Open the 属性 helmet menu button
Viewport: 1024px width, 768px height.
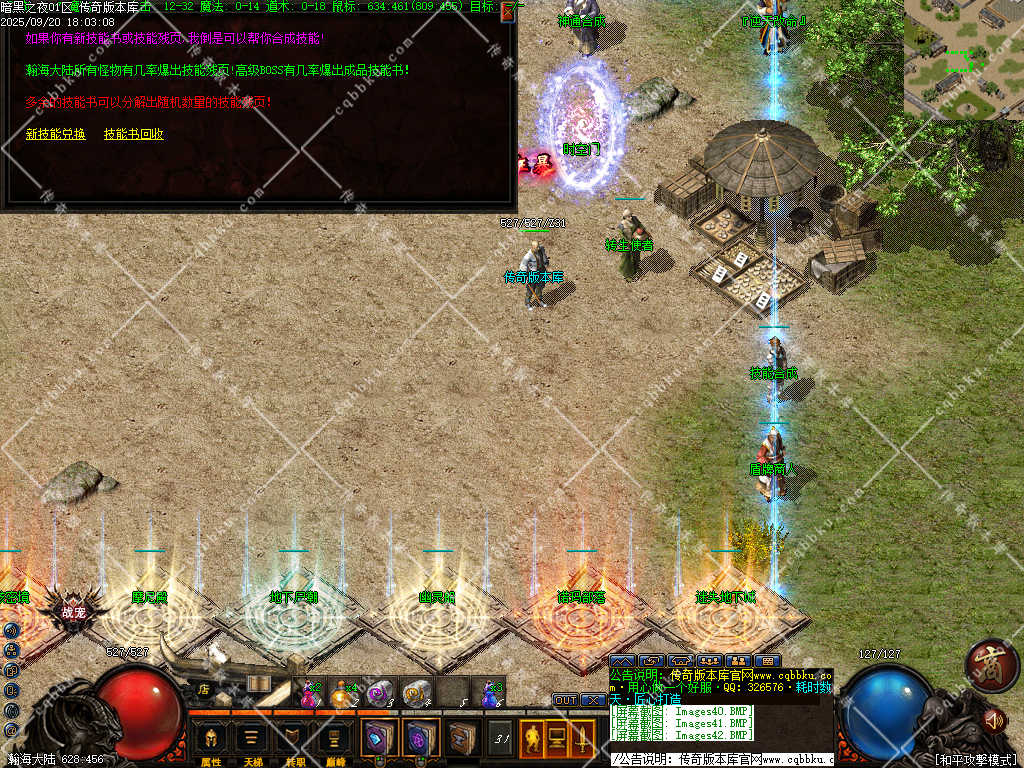[x=211, y=740]
